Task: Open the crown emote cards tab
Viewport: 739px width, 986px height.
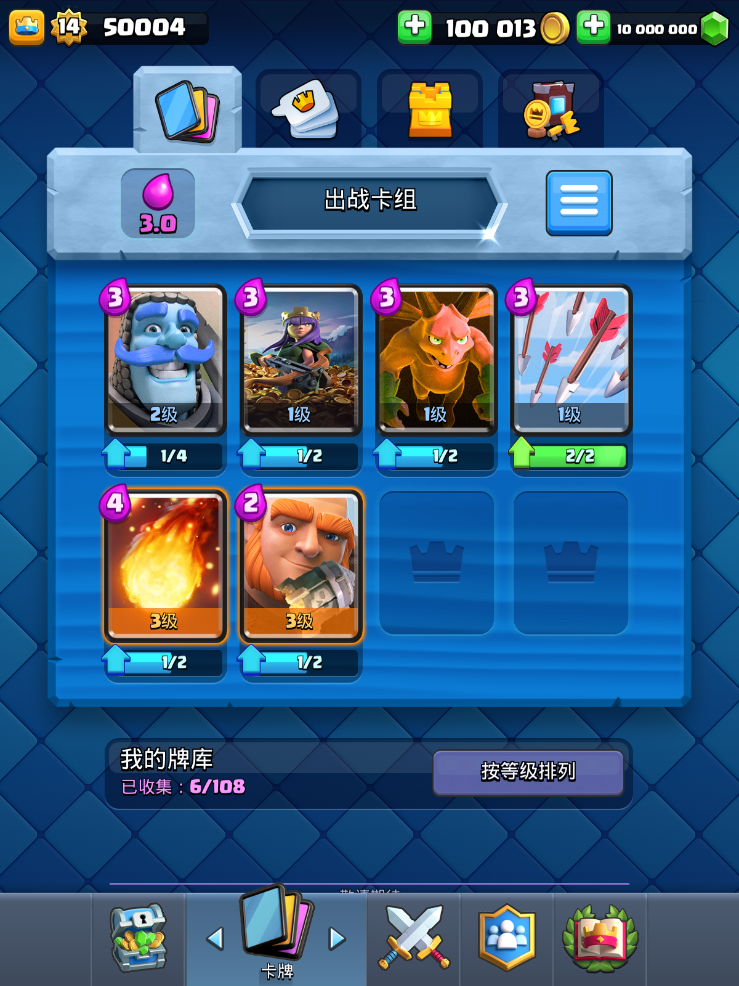Action: (x=308, y=110)
